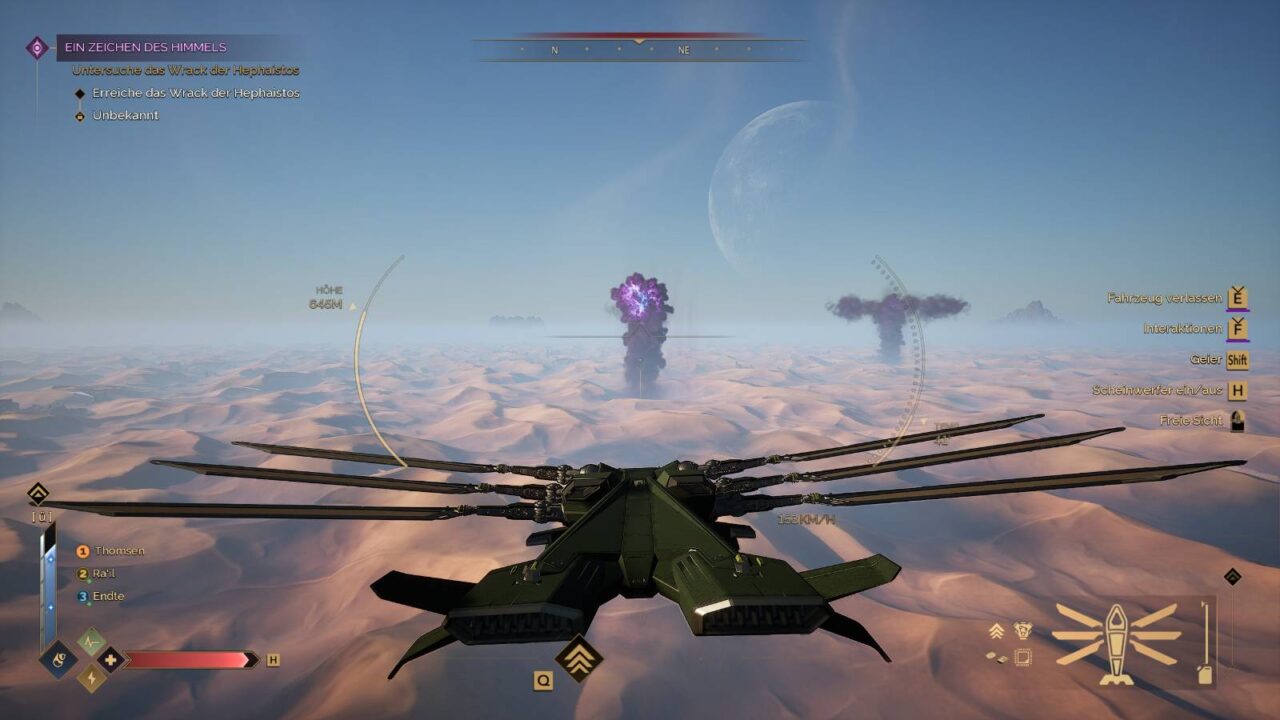Select the 'Unbekannt' quest objective
1280x720 pixels.
click(125, 115)
